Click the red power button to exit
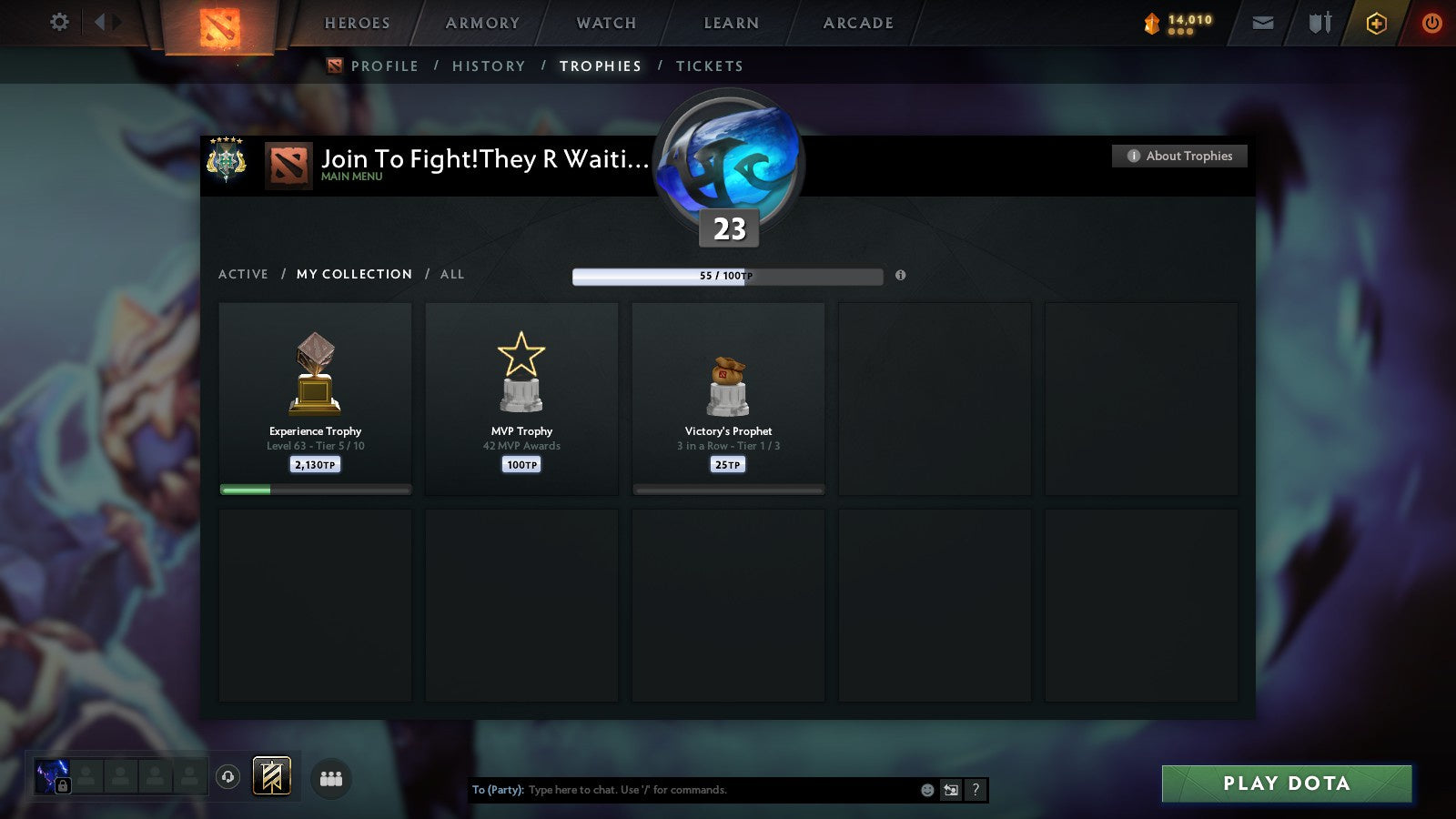1456x819 pixels. pos(1431,23)
